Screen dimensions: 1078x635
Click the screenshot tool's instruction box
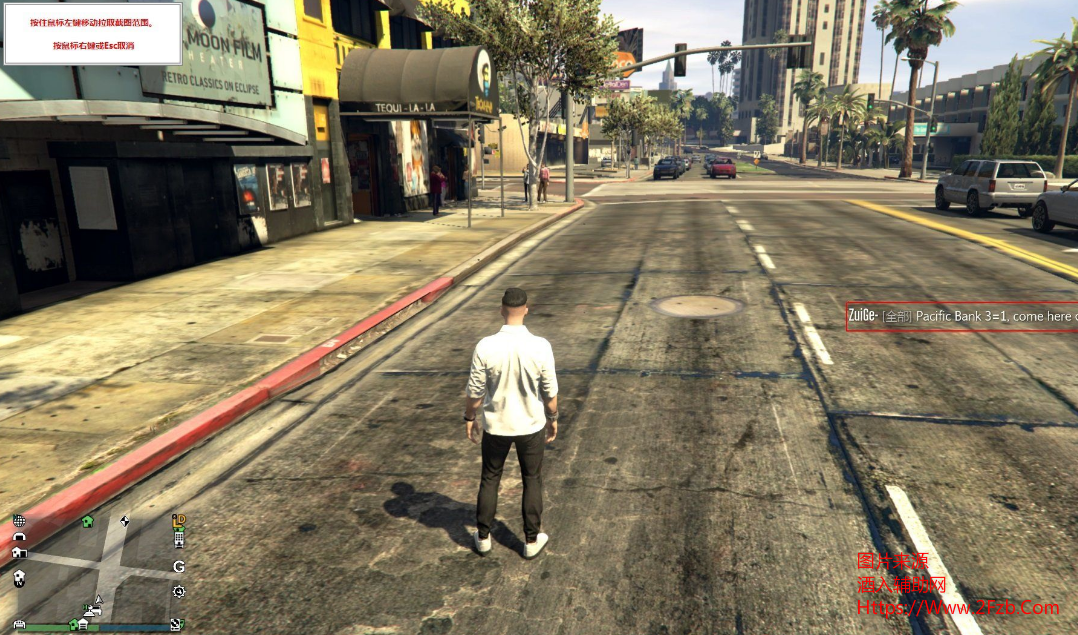(93, 34)
